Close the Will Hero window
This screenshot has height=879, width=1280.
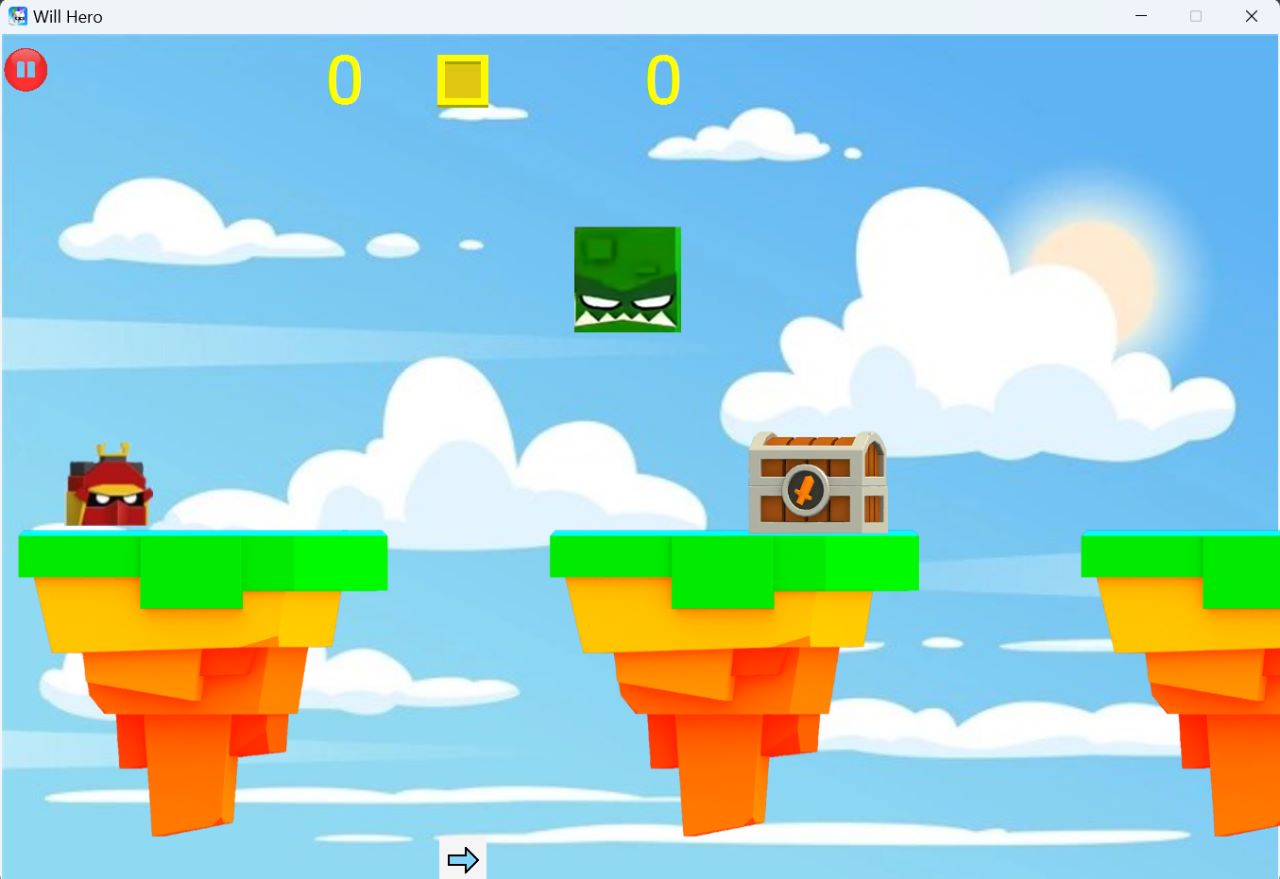(x=1251, y=16)
